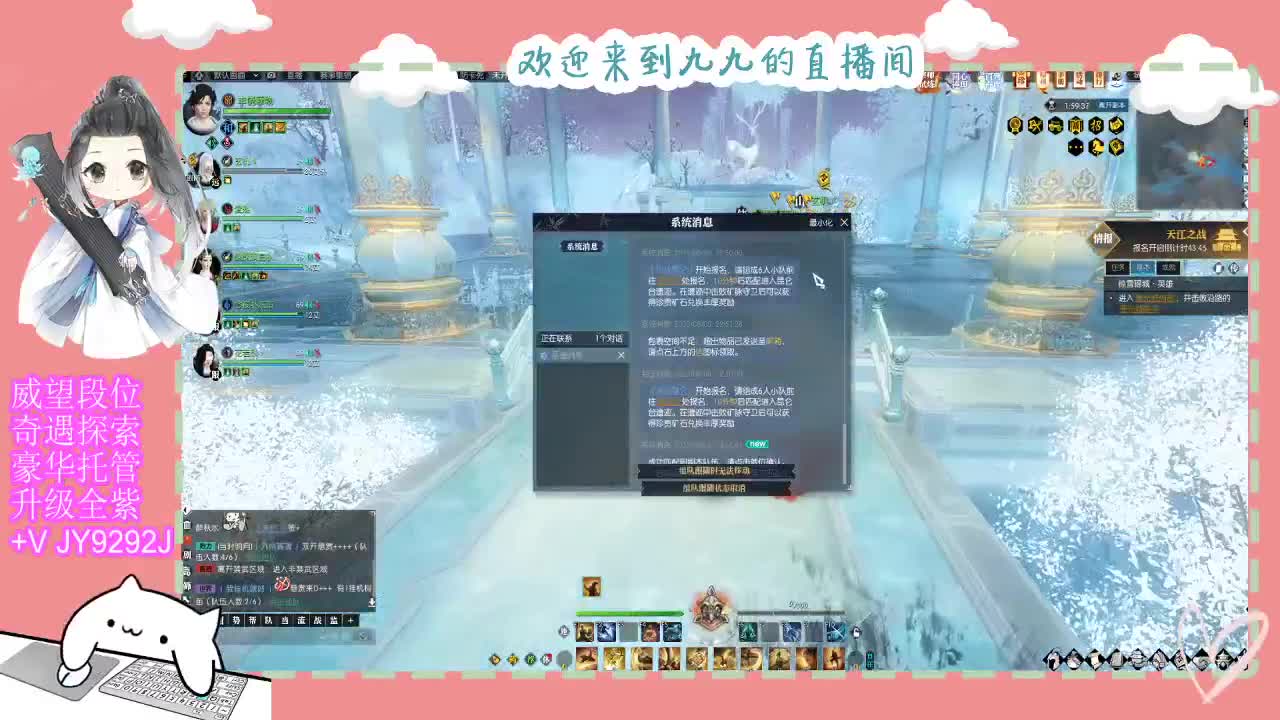Open the horse emblem event icon below the timer

pos(1098,147)
